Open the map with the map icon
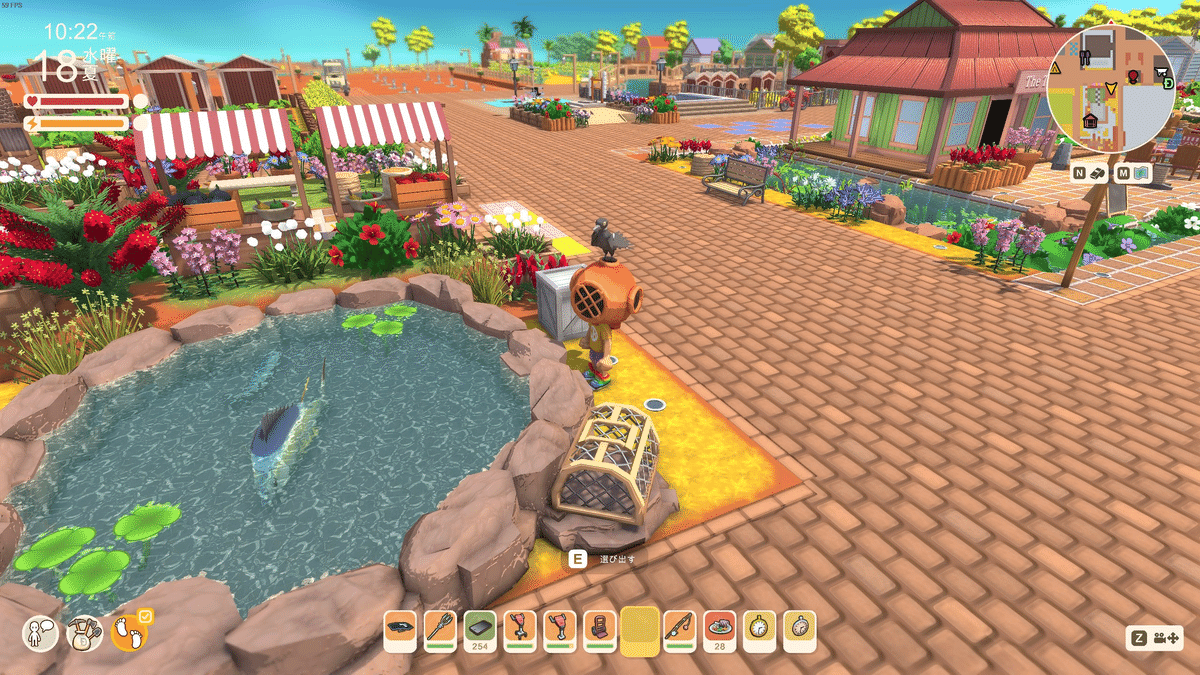1200x675 pixels. pos(1142,173)
